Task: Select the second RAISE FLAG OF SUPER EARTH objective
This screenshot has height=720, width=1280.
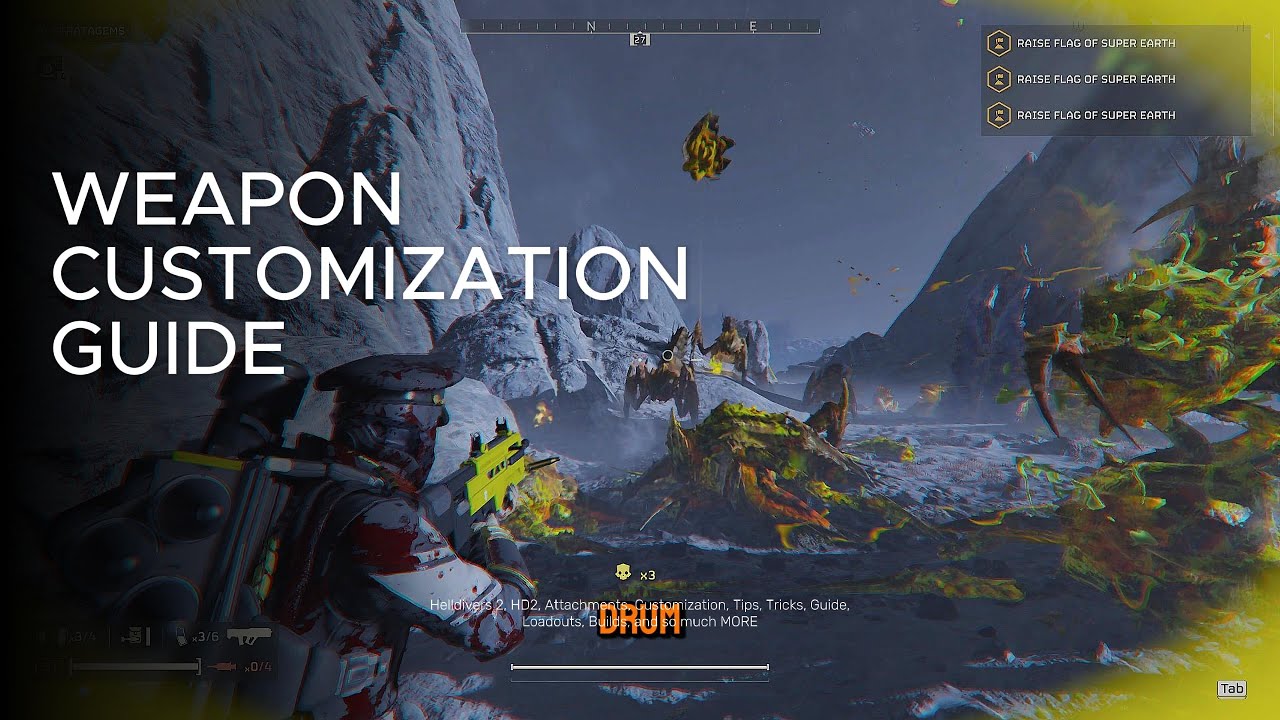Action: [x=1095, y=79]
